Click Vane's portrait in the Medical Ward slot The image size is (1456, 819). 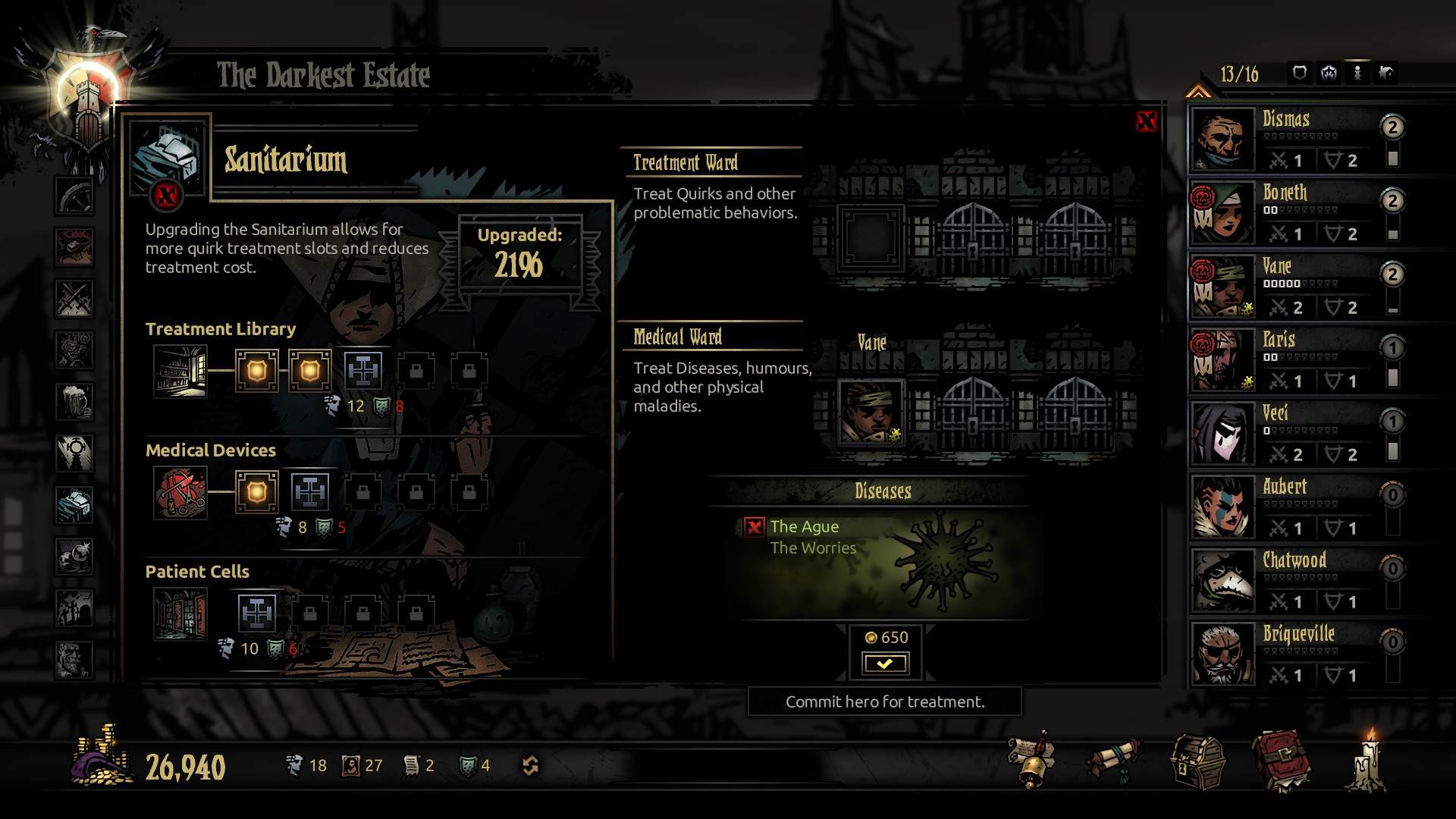pyautogui.click(x=871, y=412)
